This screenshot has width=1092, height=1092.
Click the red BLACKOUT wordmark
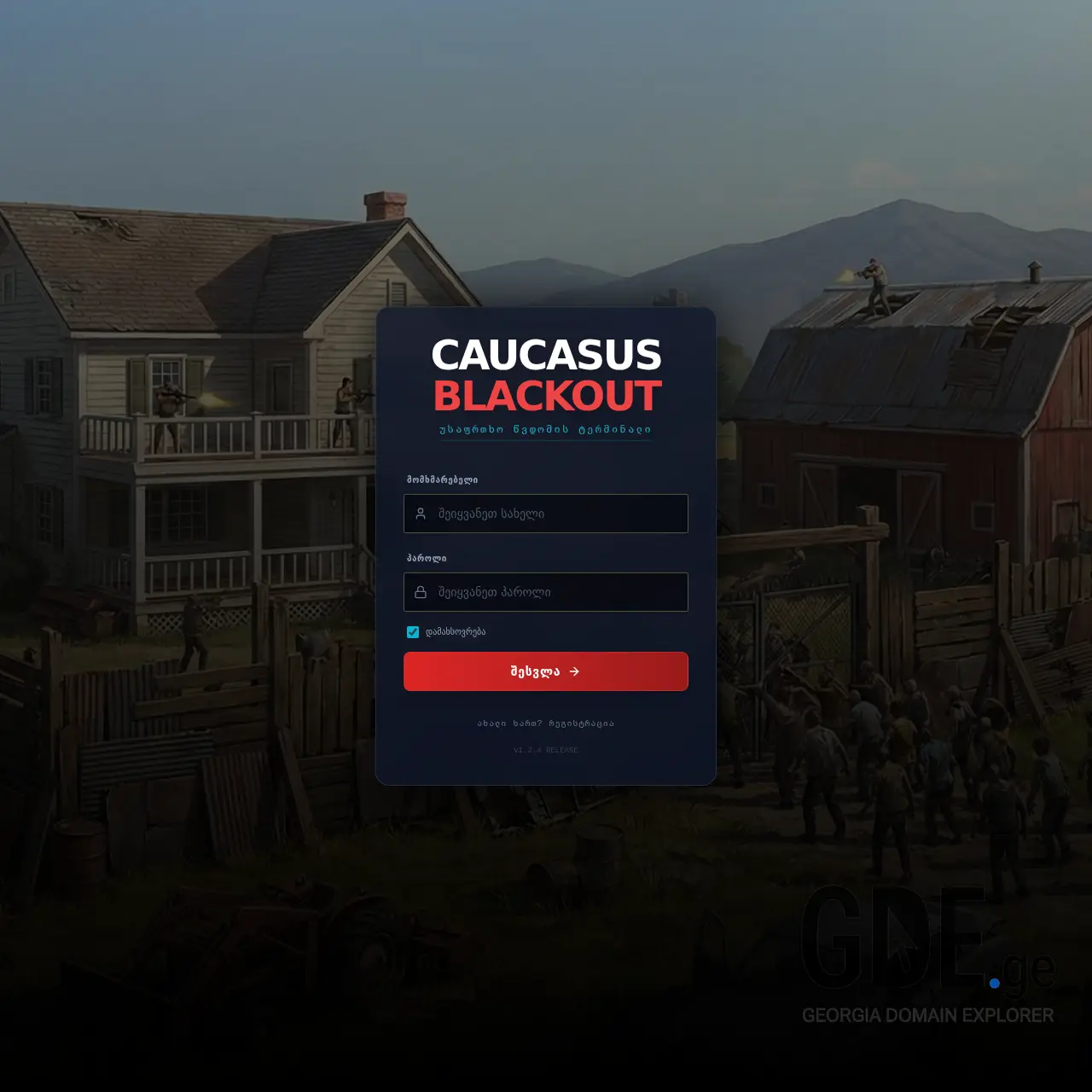tap(546, 395)
